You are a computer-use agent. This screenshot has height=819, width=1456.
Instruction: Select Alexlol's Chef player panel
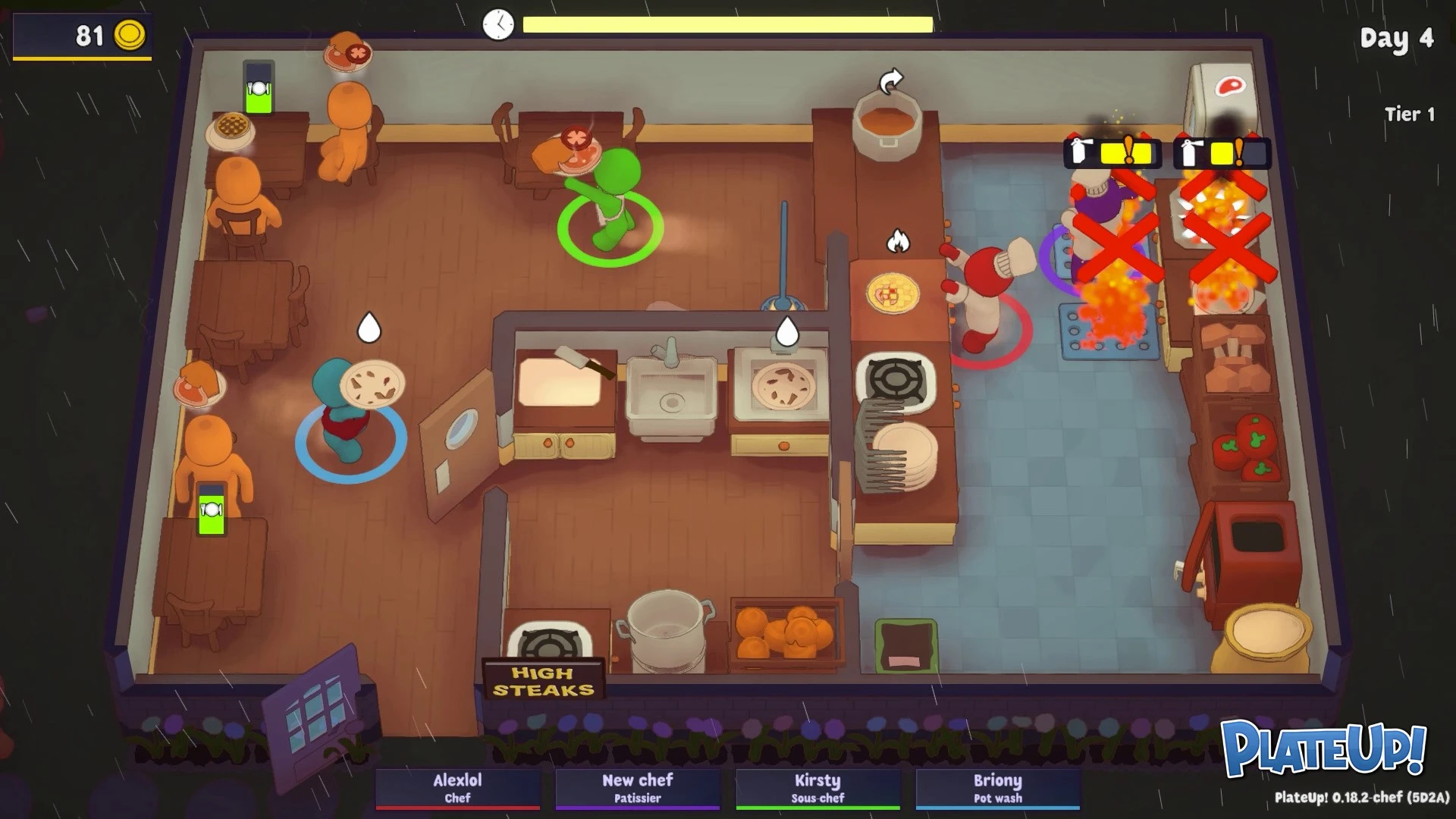pos(457,789)
